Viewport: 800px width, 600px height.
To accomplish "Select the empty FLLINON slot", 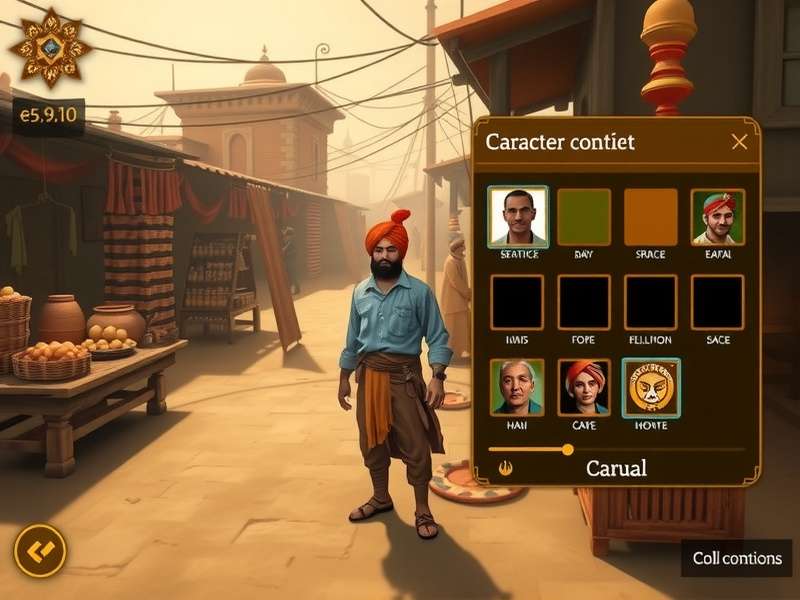I will 651,302.
